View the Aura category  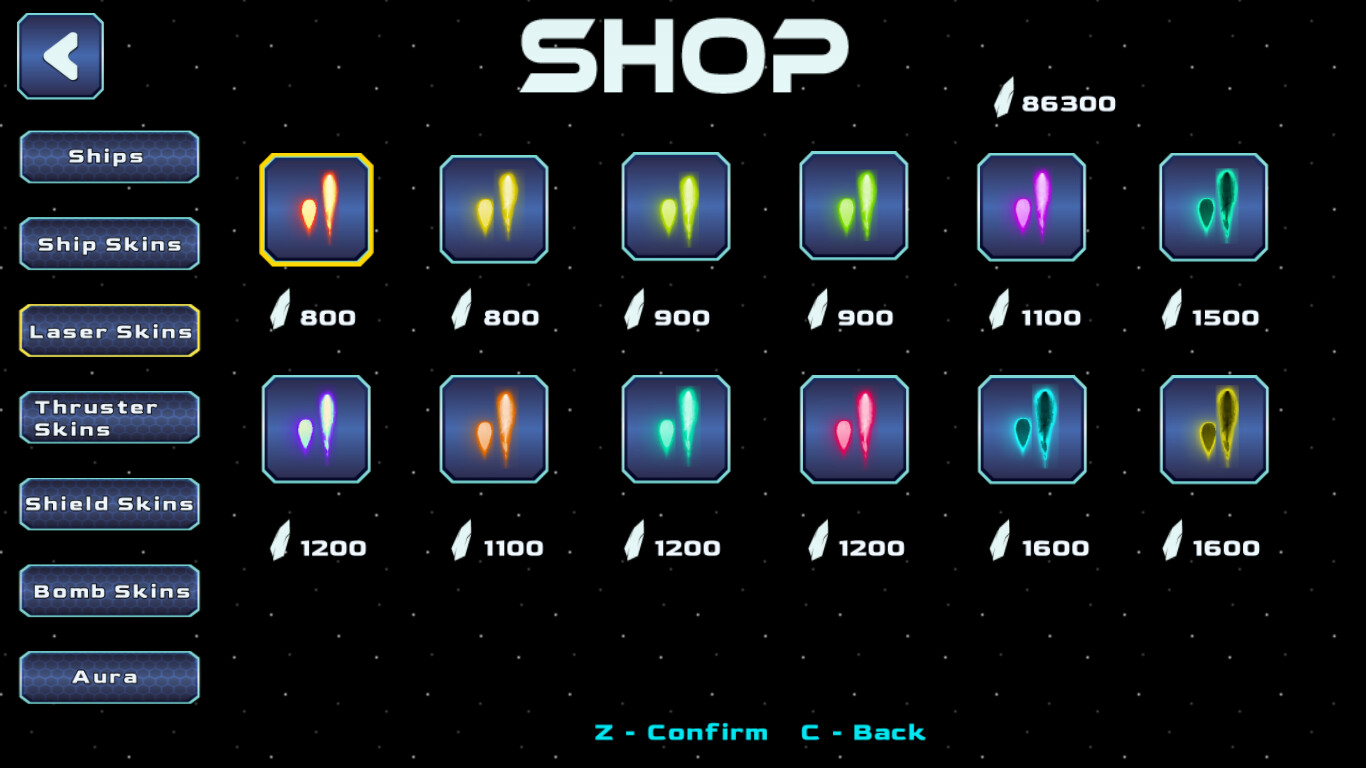tap(109, 677)
